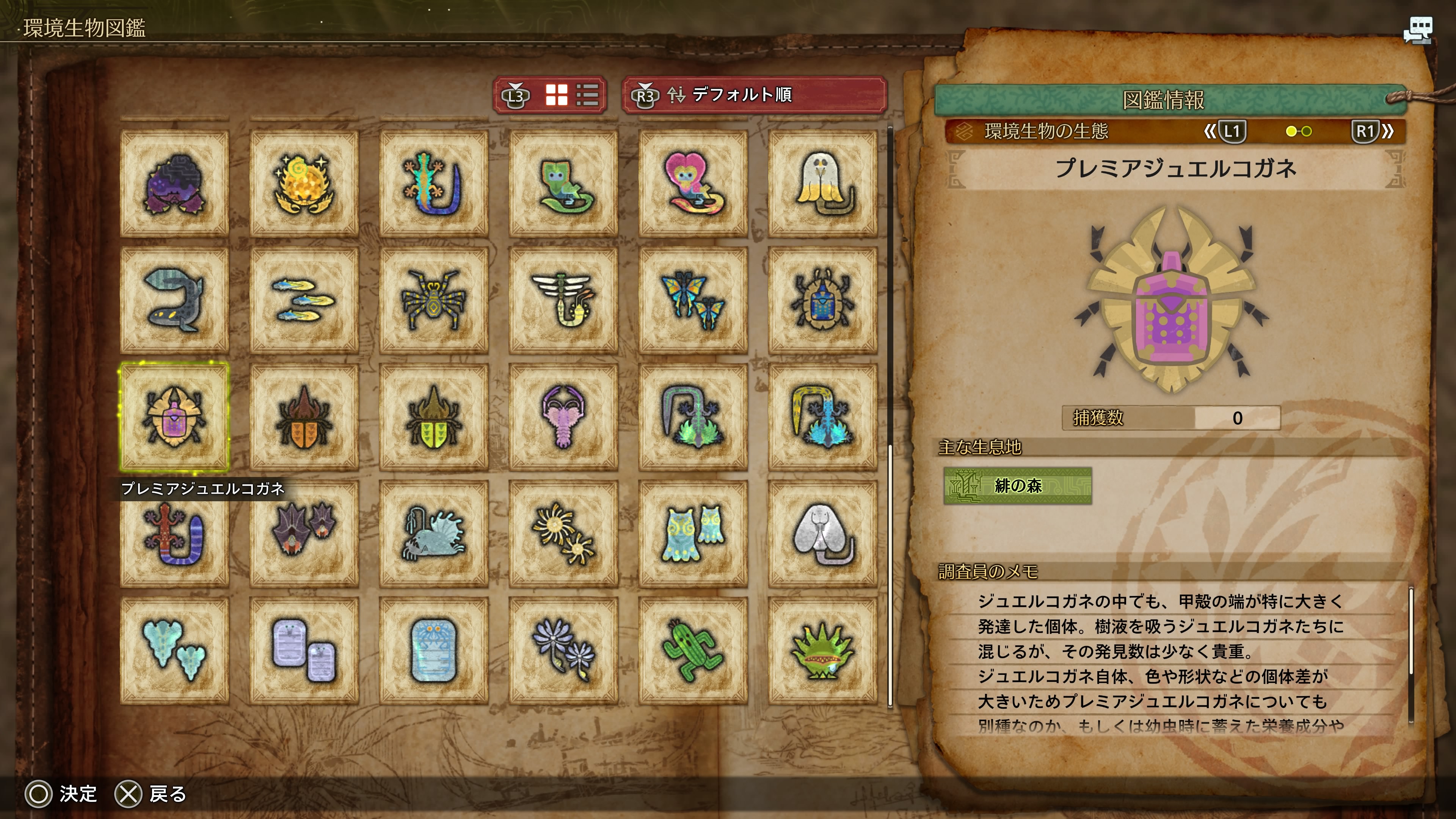Screen dimensions: 1456x819
Task: Switch to grid view layout
Action: click(x=556, y=95)
